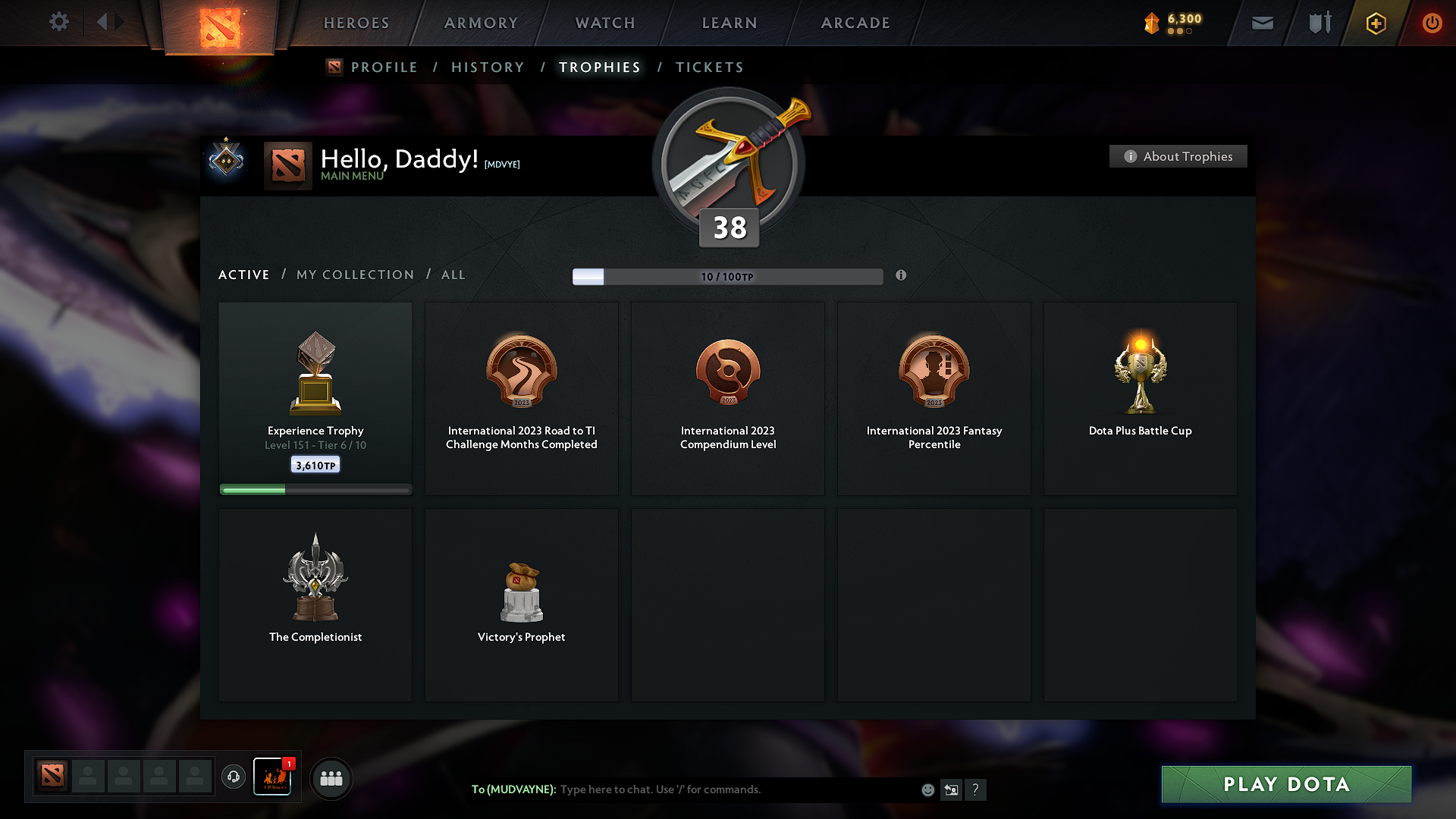Image resolution: width=1456 pixels, height=819 pixels.
Task: Switch to MY COLLECTION filter
Action: click(354, 275)
